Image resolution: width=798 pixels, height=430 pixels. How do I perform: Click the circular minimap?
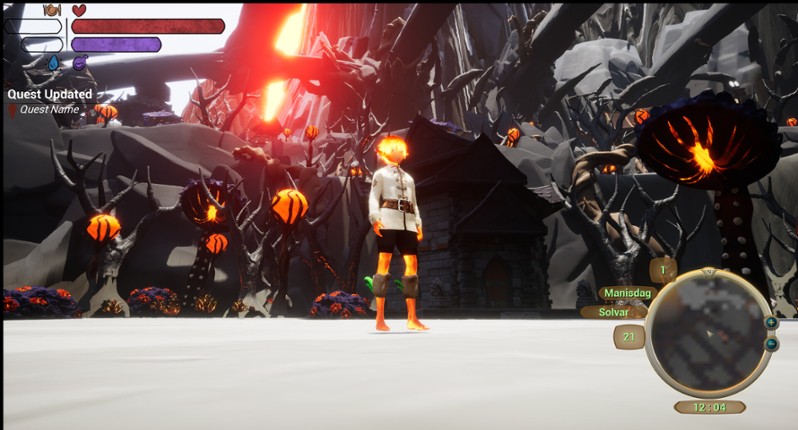[x=709, y=332]
